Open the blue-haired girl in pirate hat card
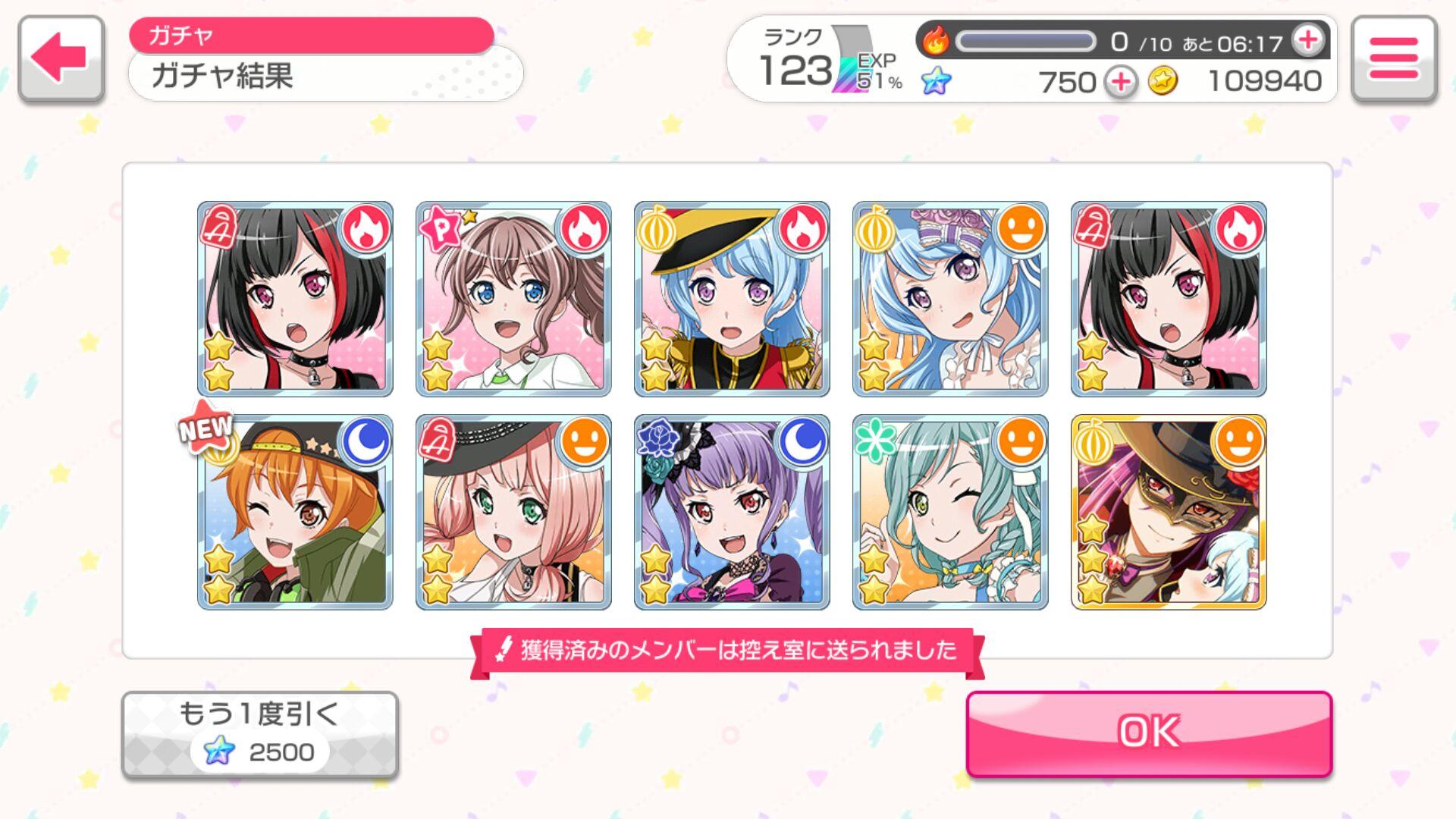The height and width of the screenshot is (819, 1456). (x=732, y=299)
